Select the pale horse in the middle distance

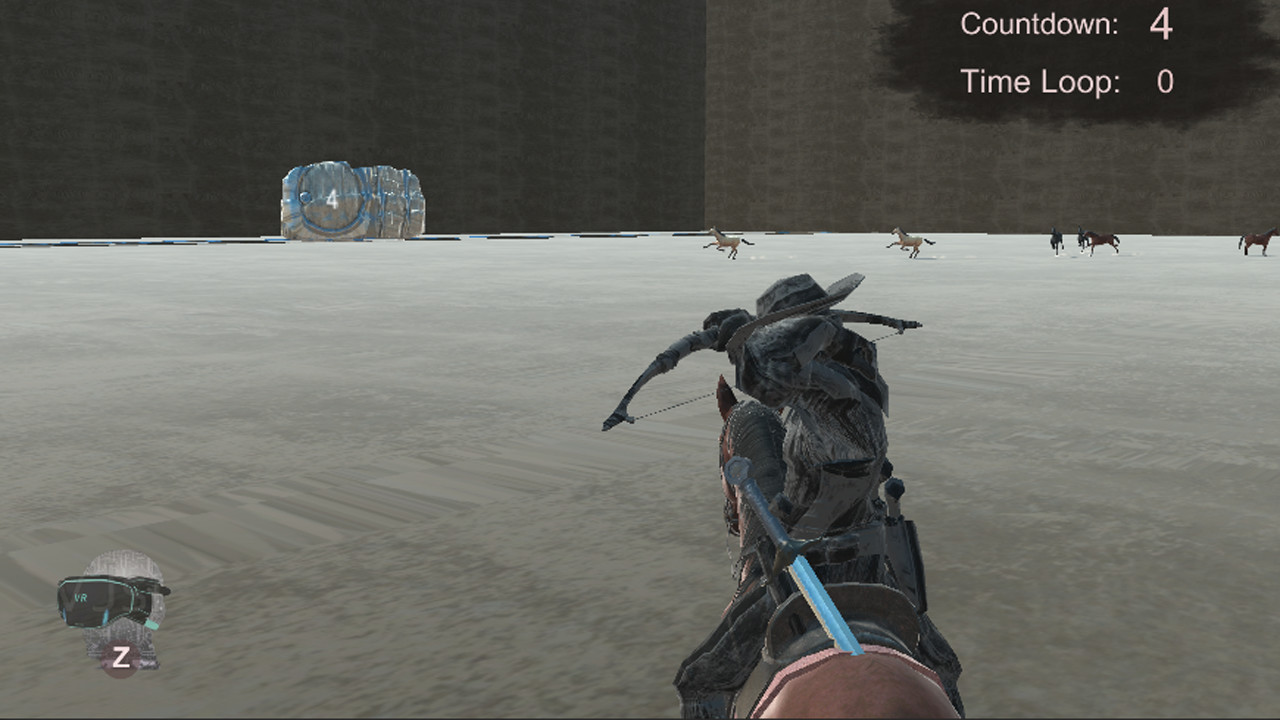pyautogui.click(x=910, y=240)
